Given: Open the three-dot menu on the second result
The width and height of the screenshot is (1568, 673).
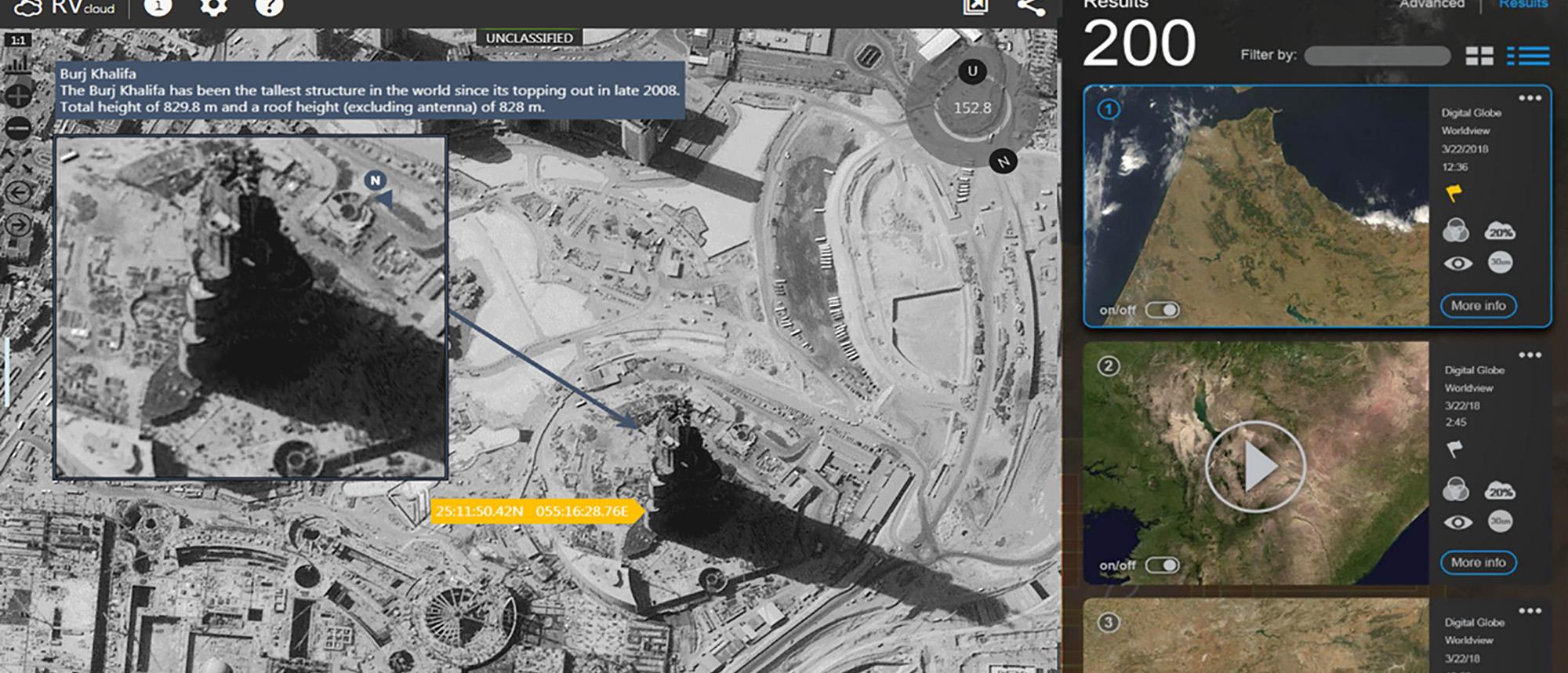Looking at the screenshot, I should [1530, 353].
